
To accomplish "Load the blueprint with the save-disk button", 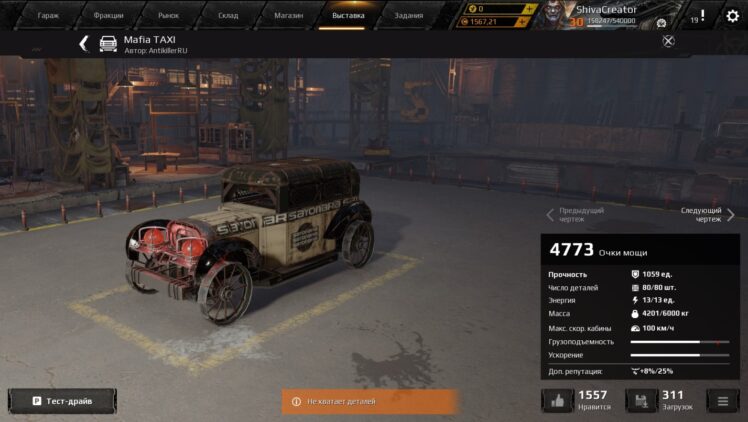I will point(641,401).
